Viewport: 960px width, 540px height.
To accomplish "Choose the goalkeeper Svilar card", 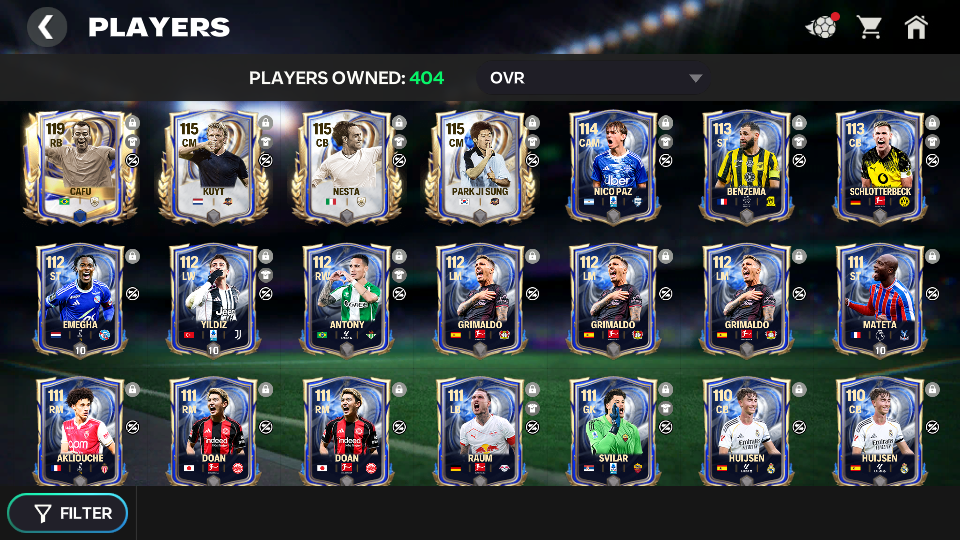I will (613, 431).
